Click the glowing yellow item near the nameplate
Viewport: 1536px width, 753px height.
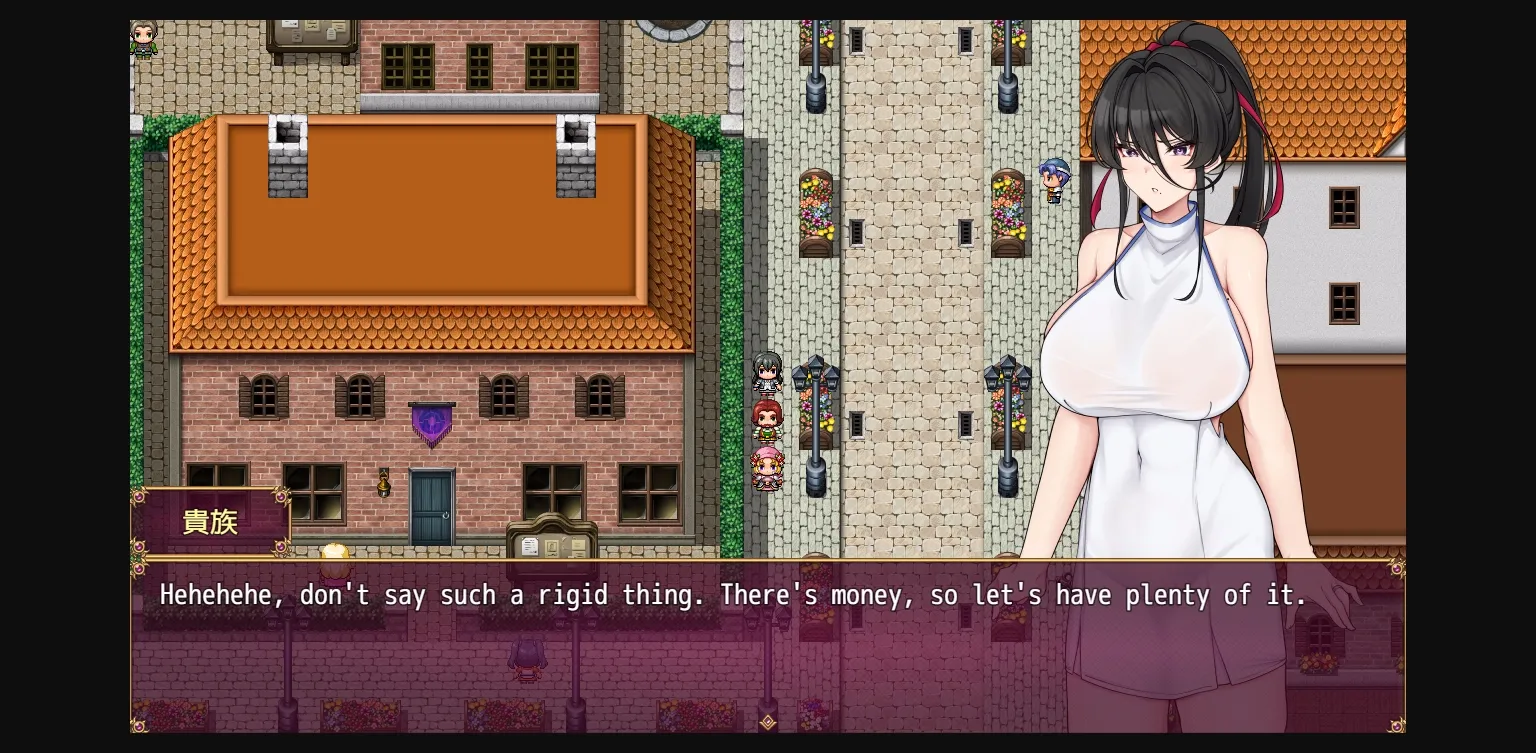click(334, 552)
